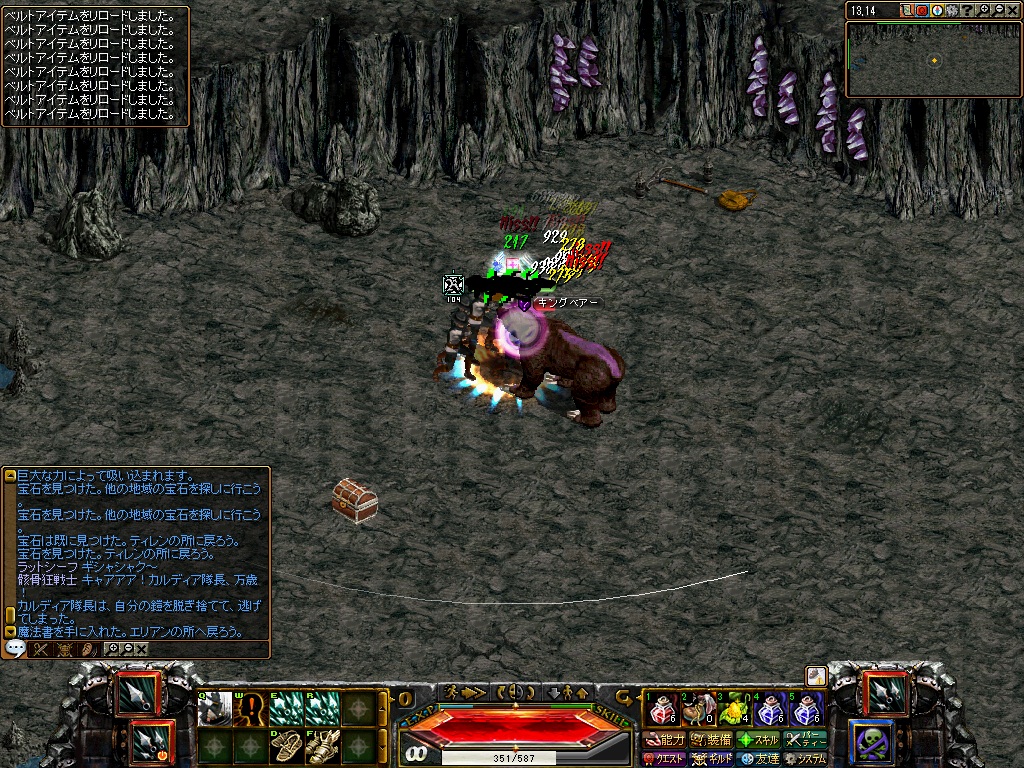Select the F slot armored boots item

point(322,745)
